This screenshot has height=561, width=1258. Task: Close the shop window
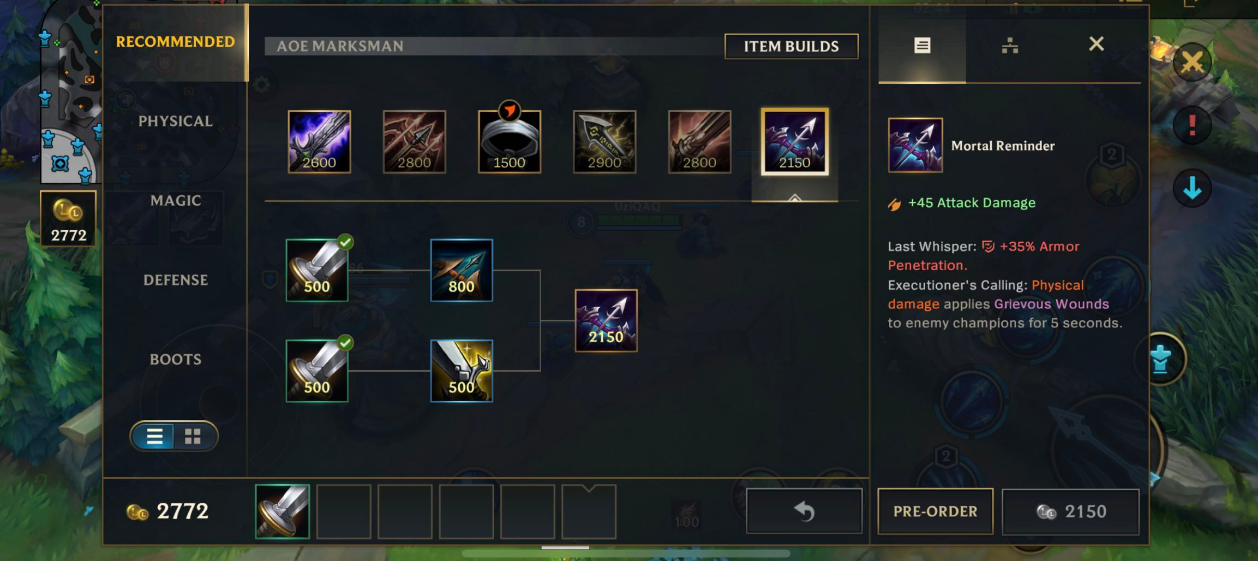pyautogui.click(x=1096, y=44)
